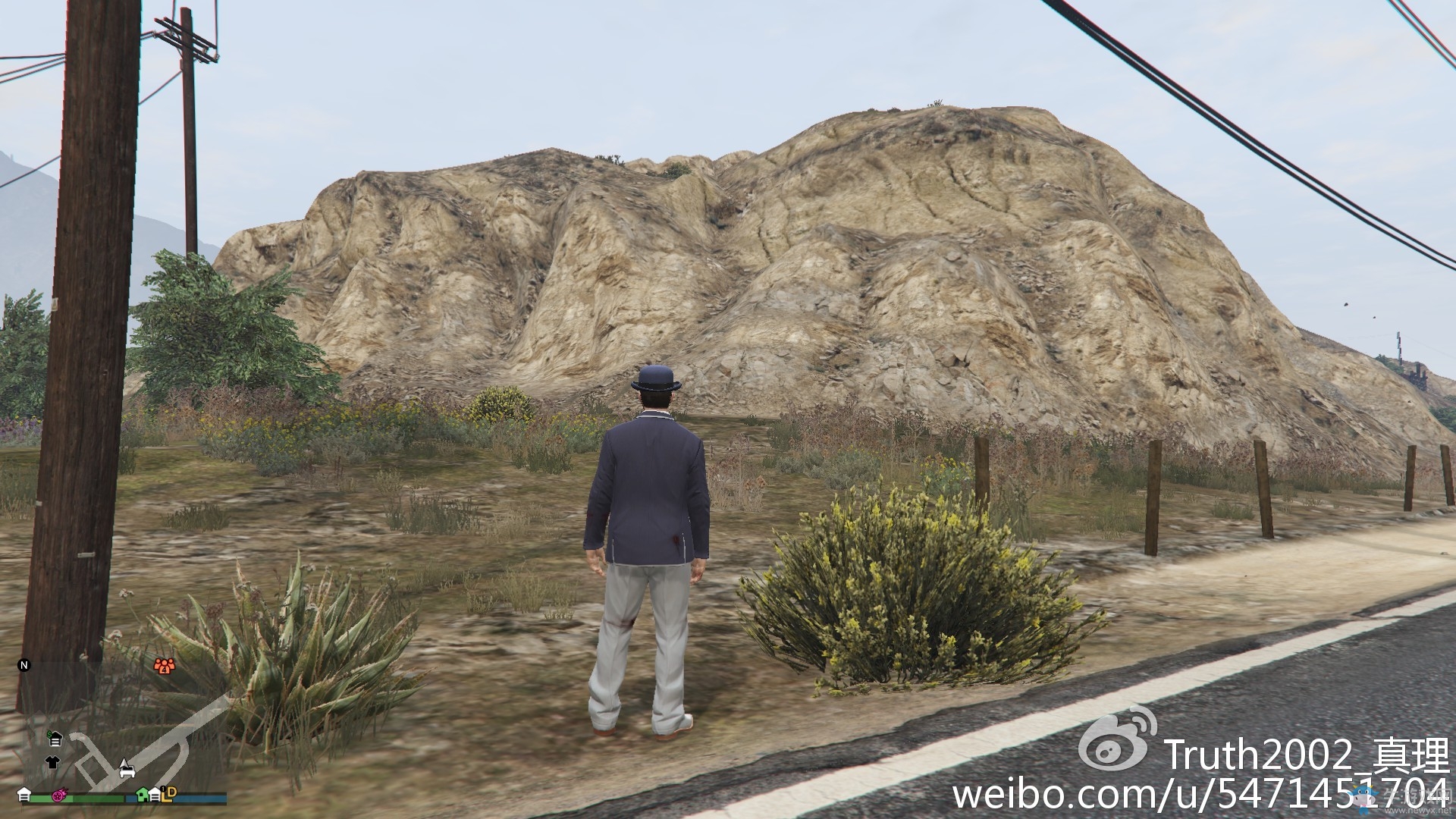Click the white garage icon left of the health bar
The width and height of the screenshot is (1456, 819).
[x=25, y=795]
